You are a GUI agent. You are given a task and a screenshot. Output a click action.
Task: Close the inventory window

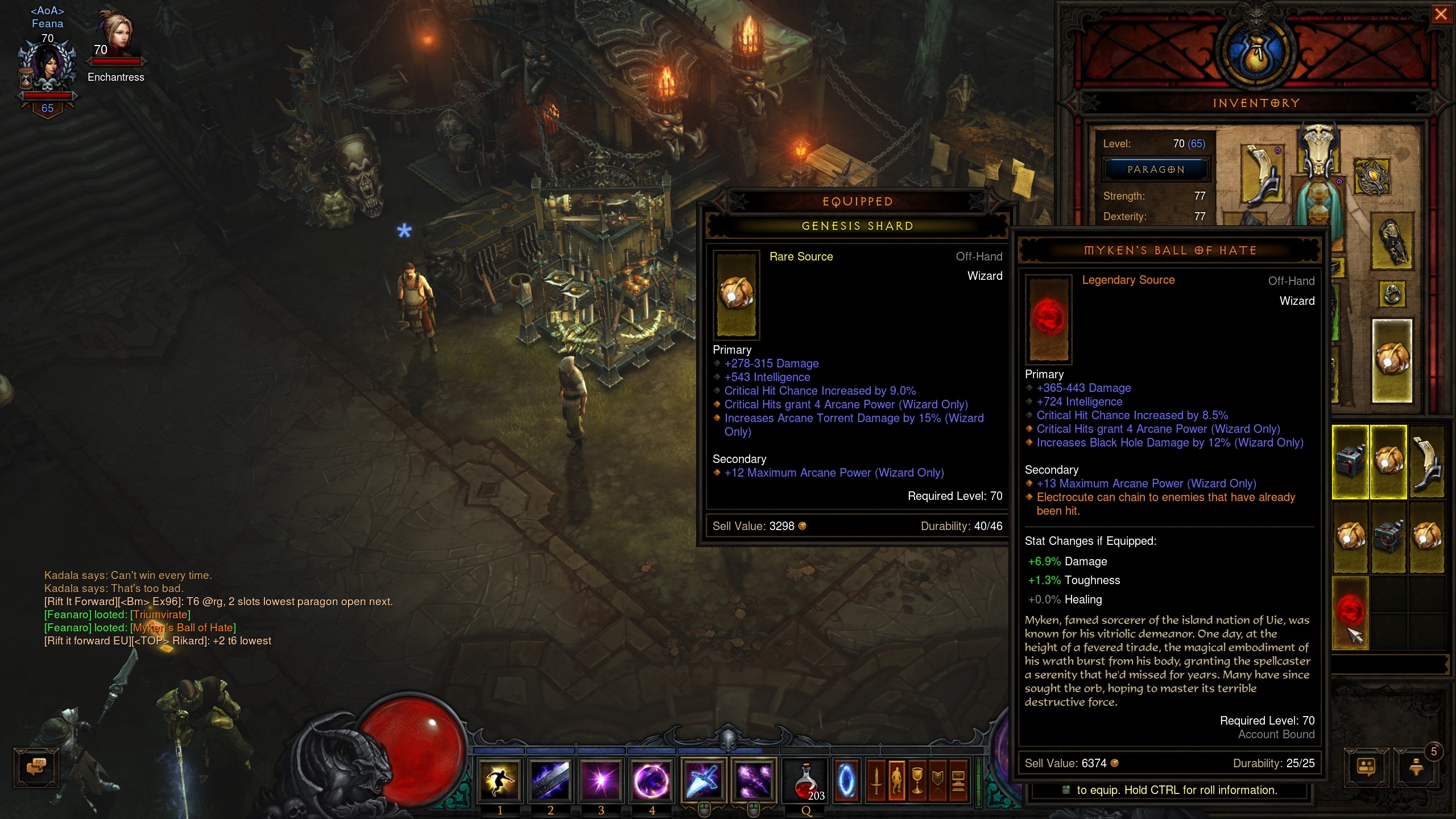click(1441, 14)
